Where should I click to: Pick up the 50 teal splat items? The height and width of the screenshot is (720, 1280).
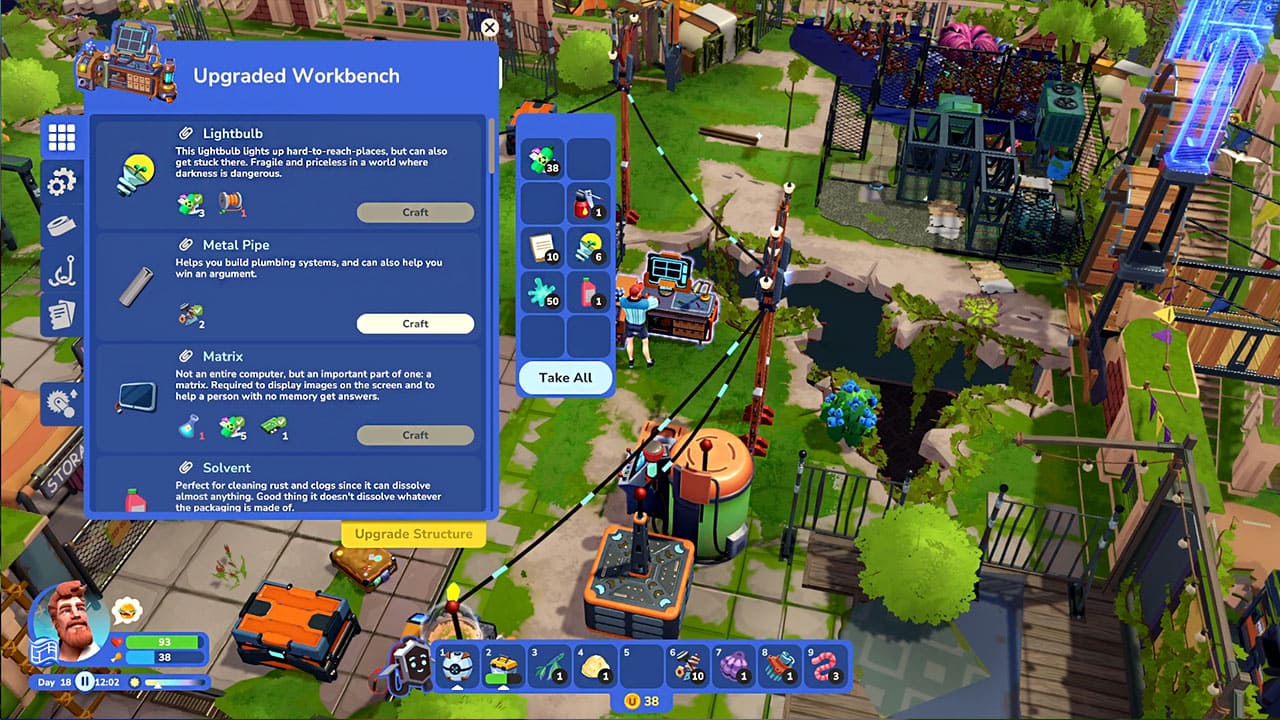click(543, 293)
